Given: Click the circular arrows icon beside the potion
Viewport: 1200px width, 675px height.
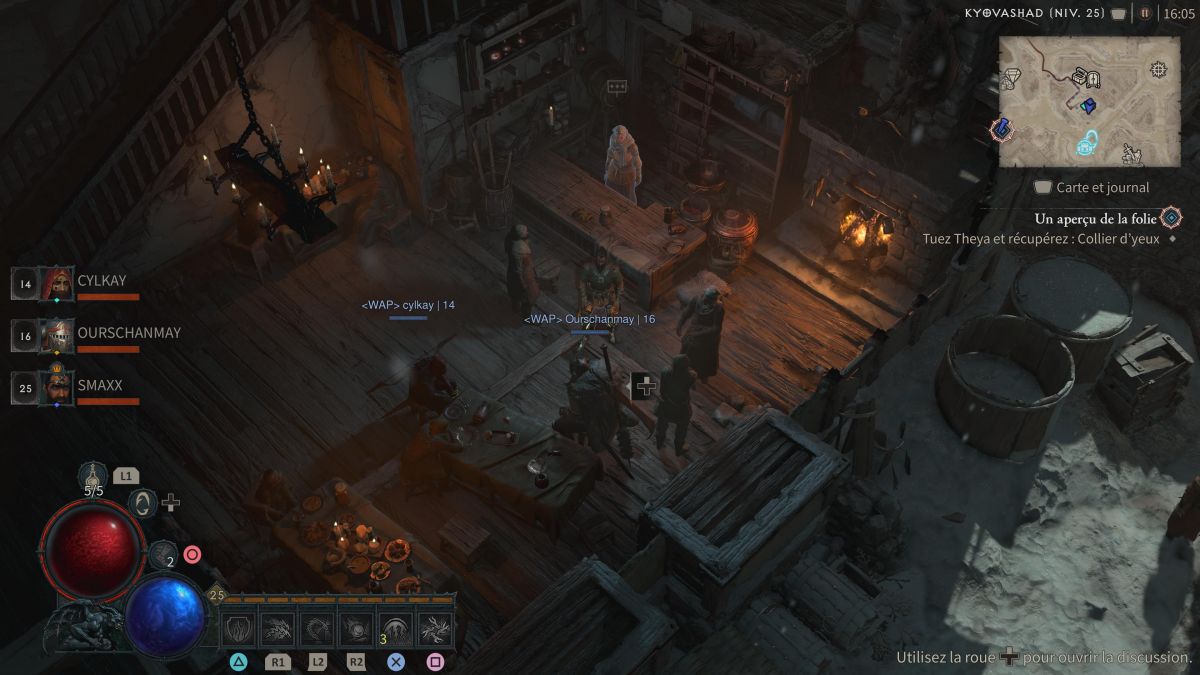Looking at the screenshot, I should (x=143, y=502).
